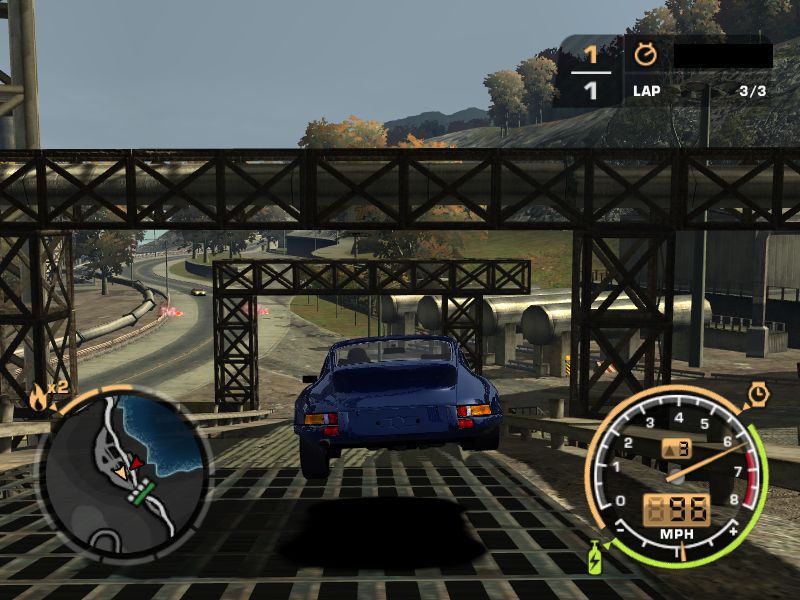Click the lap timer stopwatch icon
Screen dimensions: 800x600
(645, 53)
